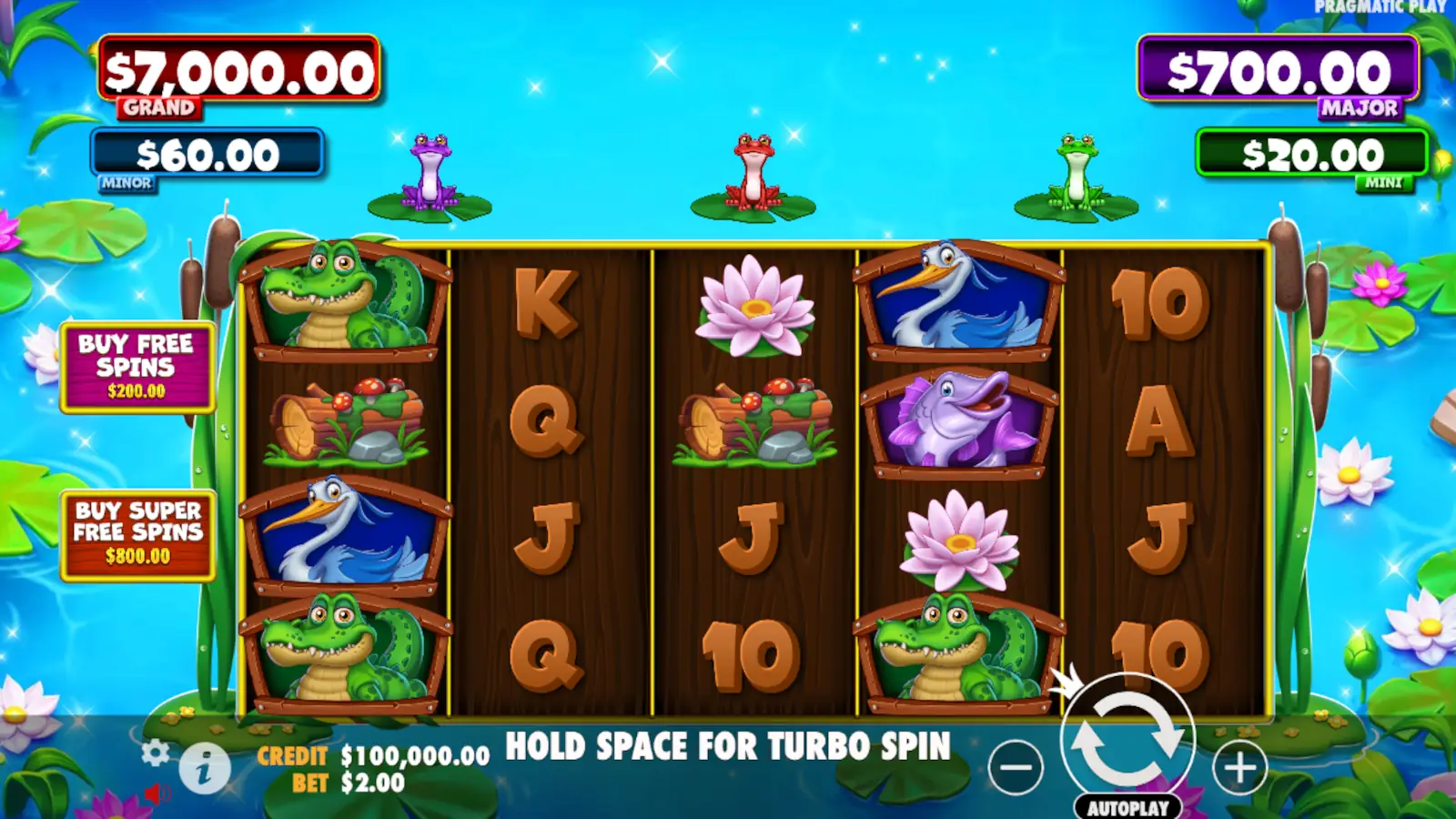Viewport: 1456px width, 819px height.
Task: Increase the bet with the plus icon
Action: [1239, 766]
